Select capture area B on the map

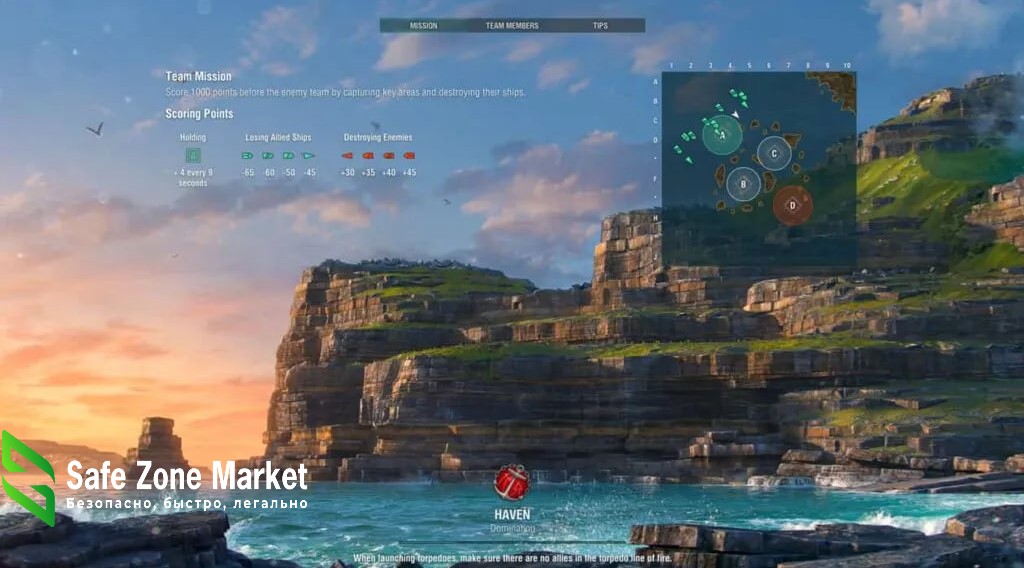tap(743, 184)
